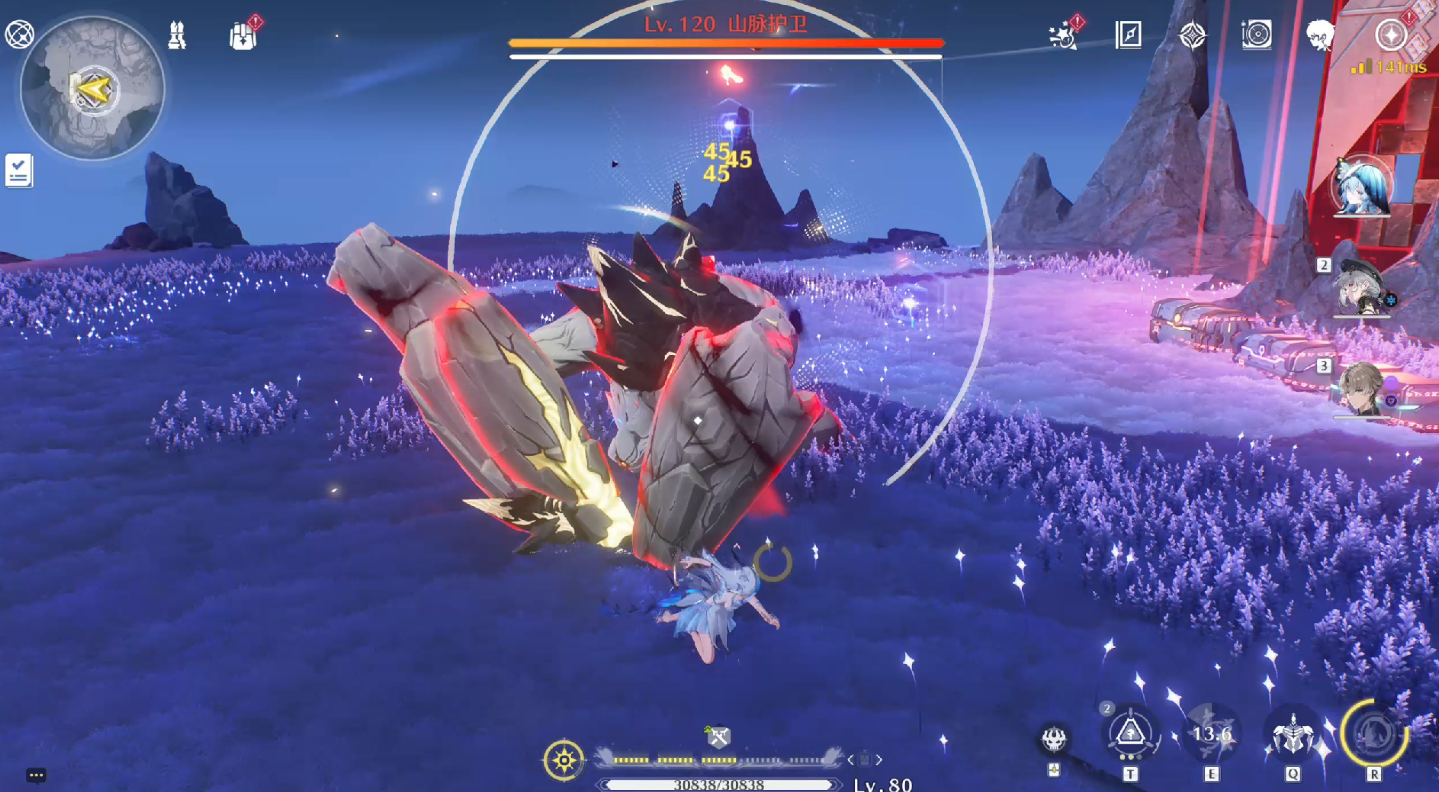The height and width of the screenshot is (792, 1439).
Task: Switch to the brown-haired party member 3
Action: coord(1362,388)
